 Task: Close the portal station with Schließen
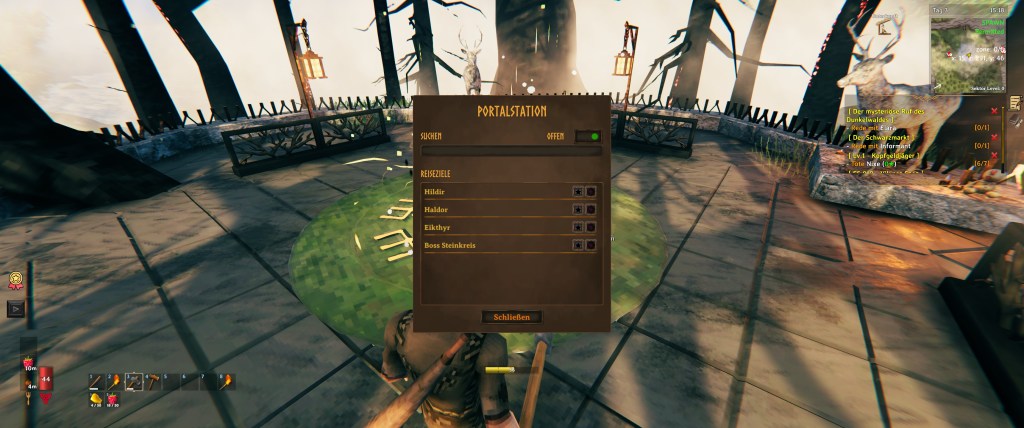[511, 317]
